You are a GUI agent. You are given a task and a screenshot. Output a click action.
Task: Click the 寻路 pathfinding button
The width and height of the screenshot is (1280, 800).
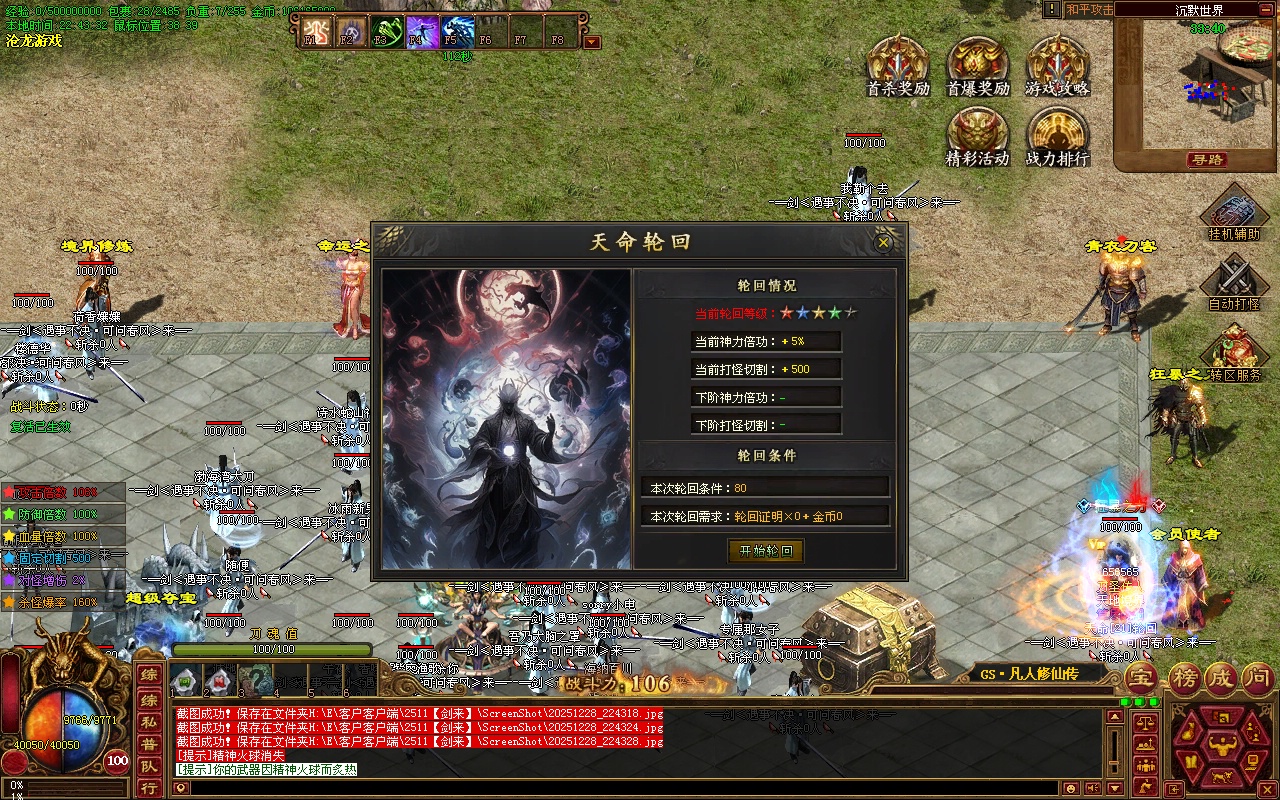[1207, 160]
